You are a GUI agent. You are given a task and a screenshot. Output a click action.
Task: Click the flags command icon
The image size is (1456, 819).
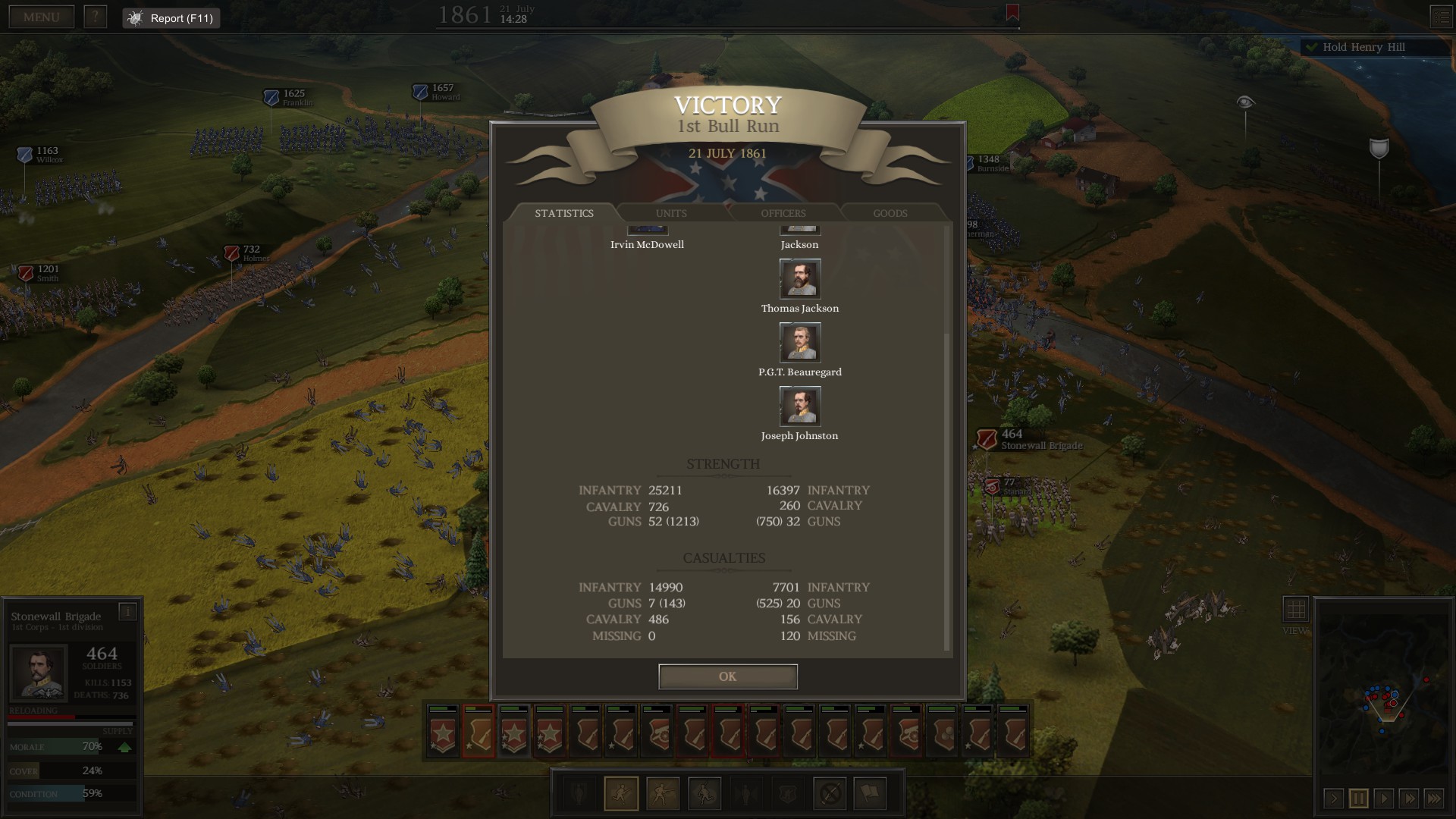[870, 794]
